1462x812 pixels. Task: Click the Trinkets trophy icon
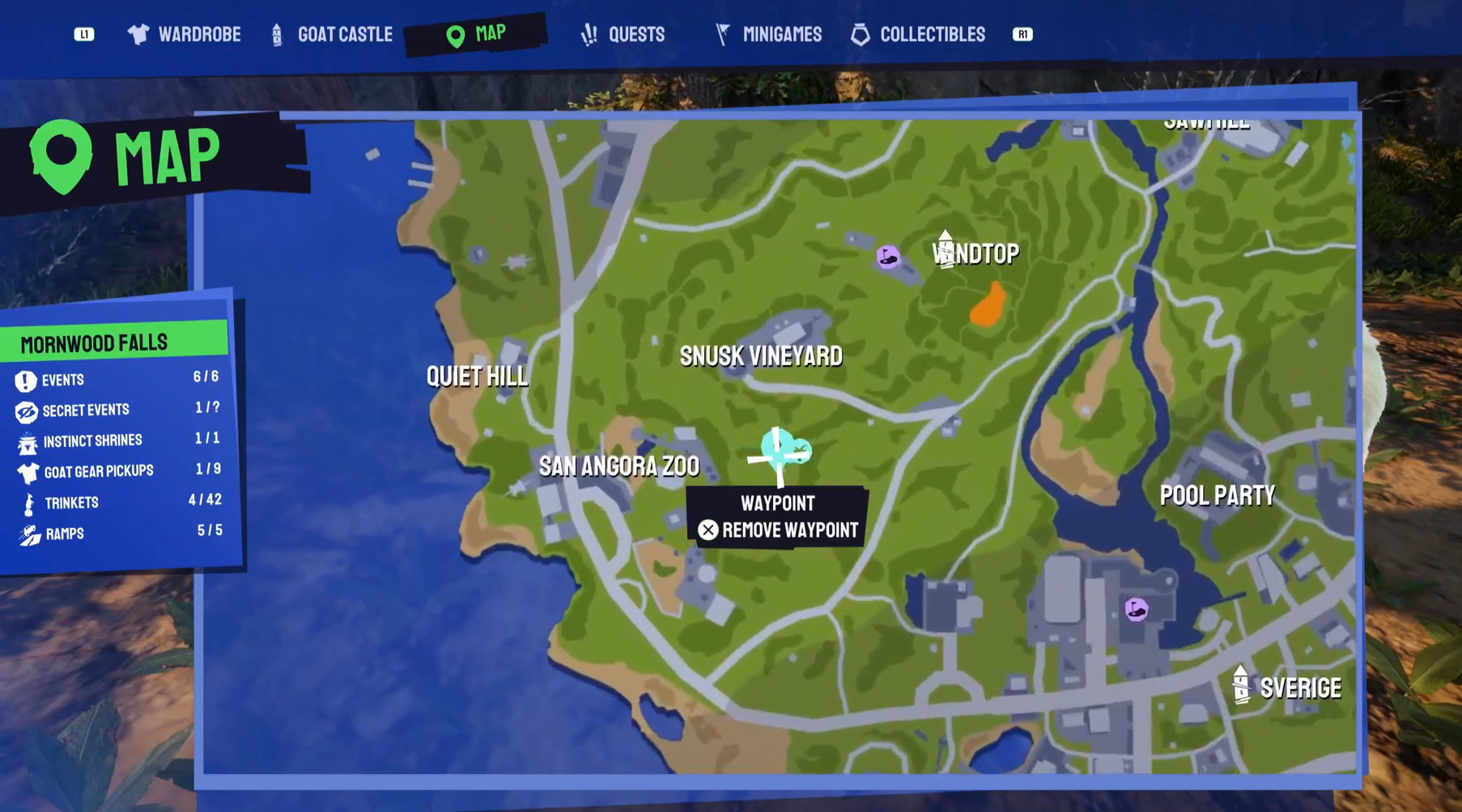(x=28, y=501)
